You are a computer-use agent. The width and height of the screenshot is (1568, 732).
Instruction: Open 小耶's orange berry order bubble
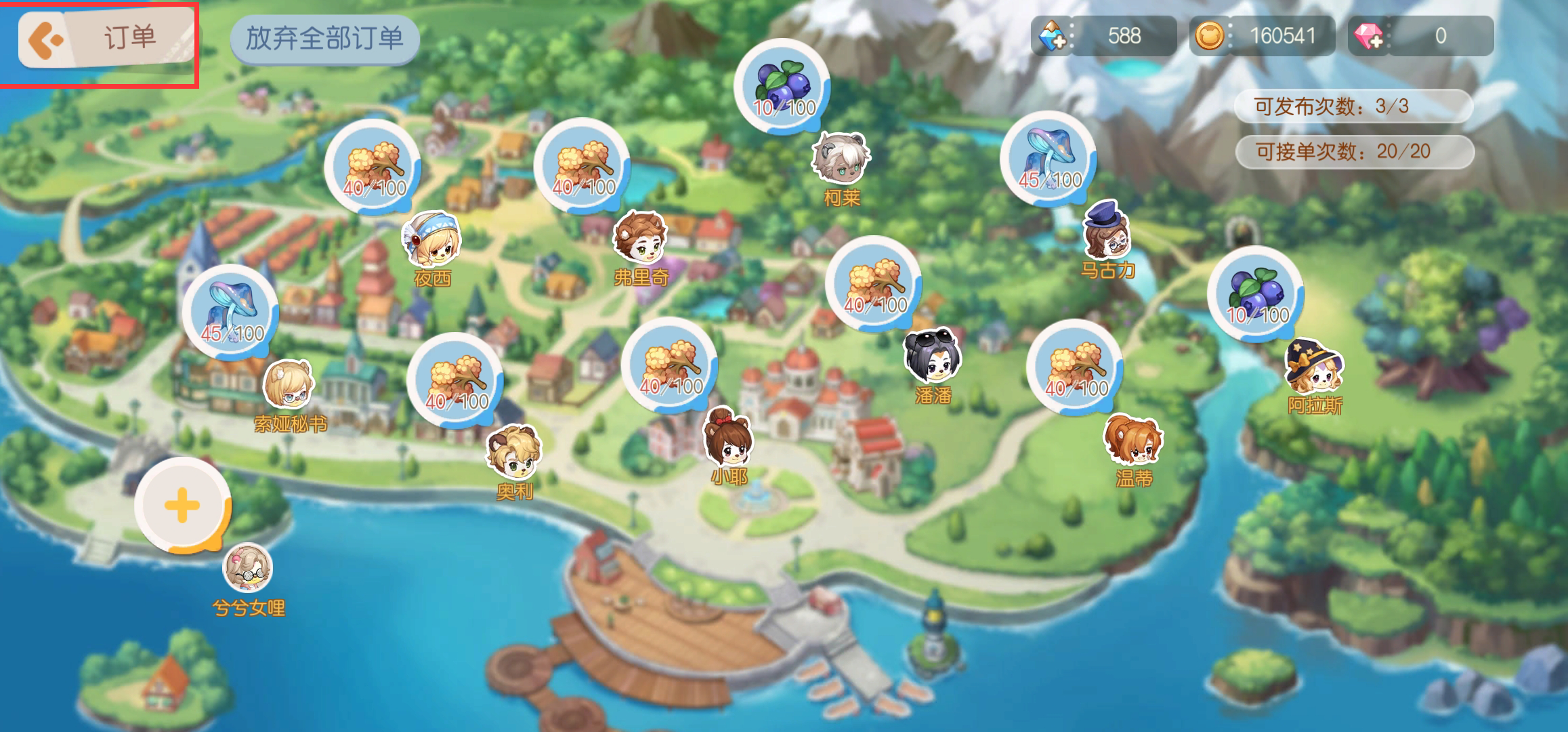tap(669, 365)
